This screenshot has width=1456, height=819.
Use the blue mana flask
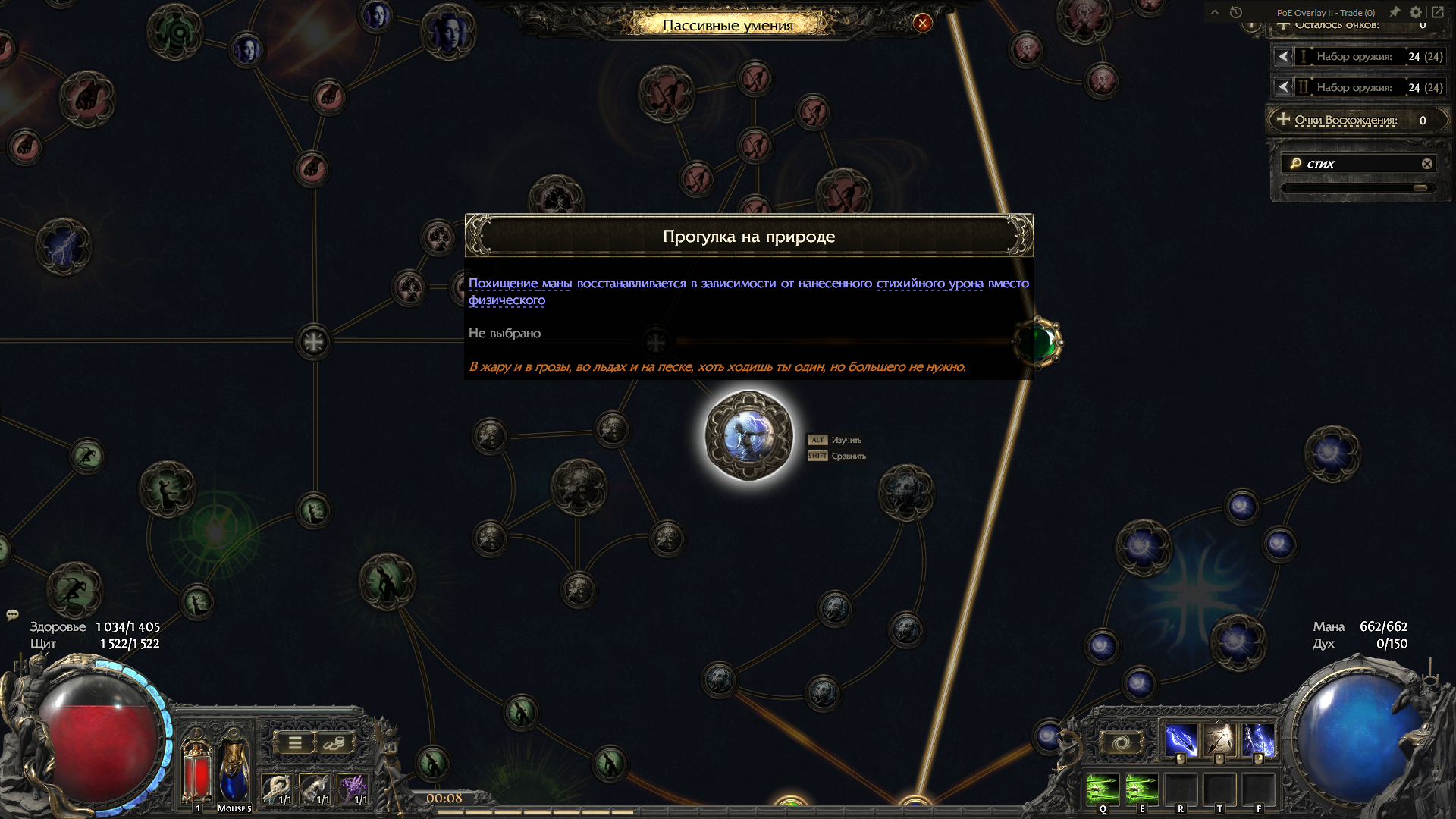point(234,770)
